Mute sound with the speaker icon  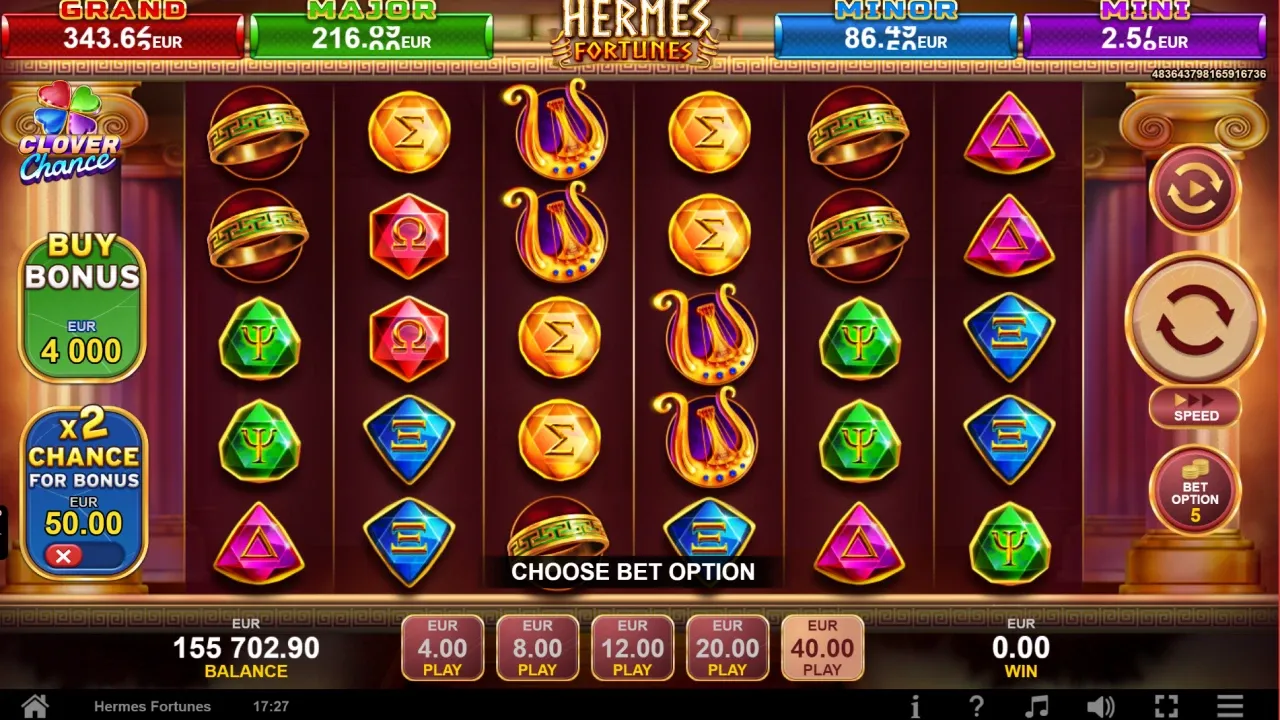pos(1100,706)
